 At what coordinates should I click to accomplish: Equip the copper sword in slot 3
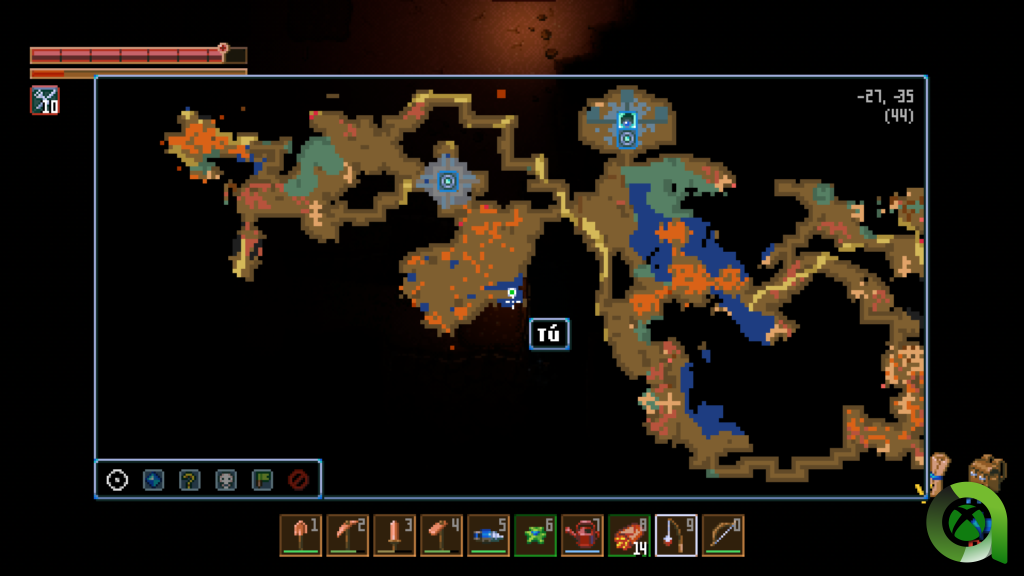coord(394,535)
